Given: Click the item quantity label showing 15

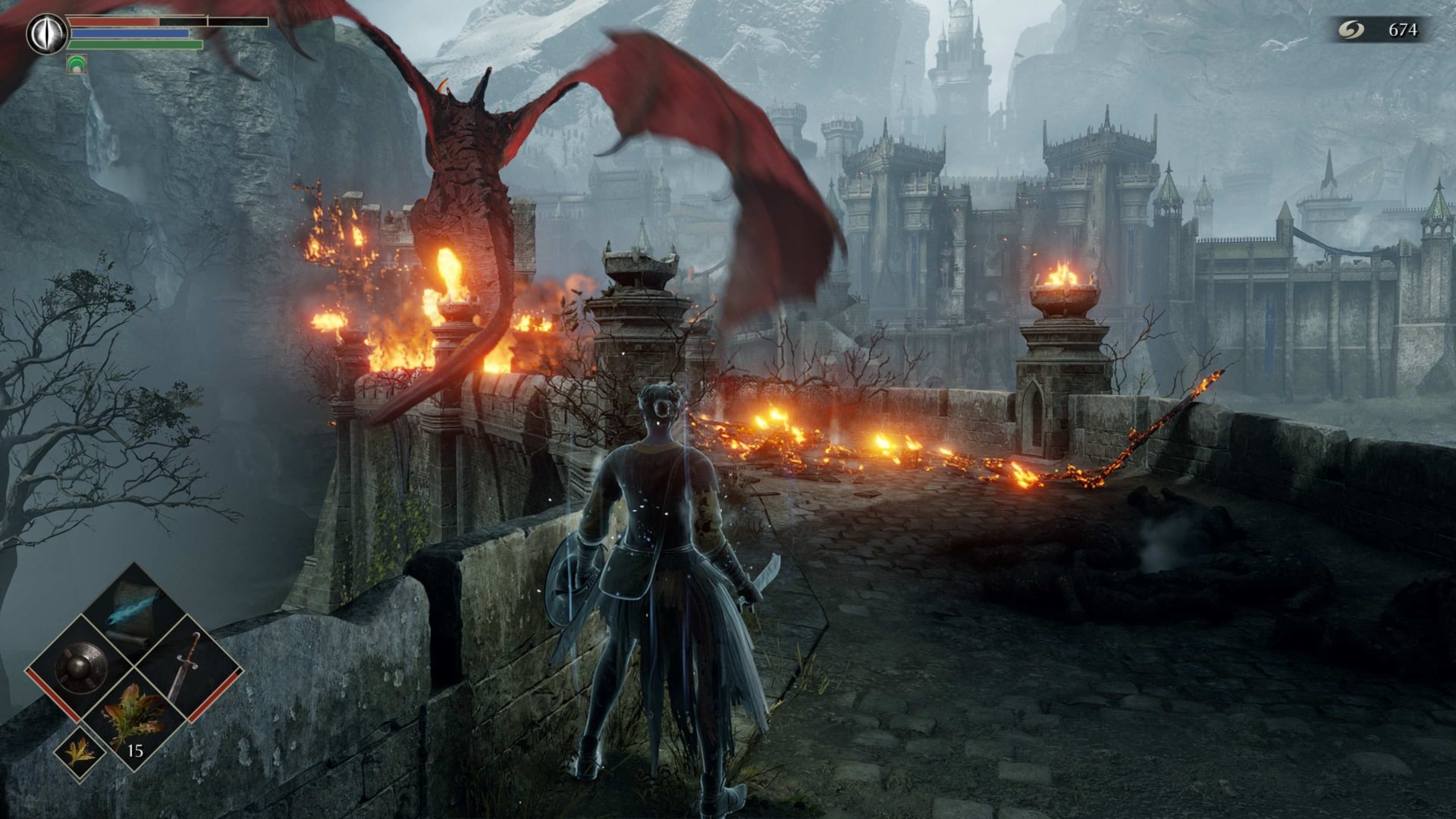Looking at the screenshot, I should click(135, 750).
